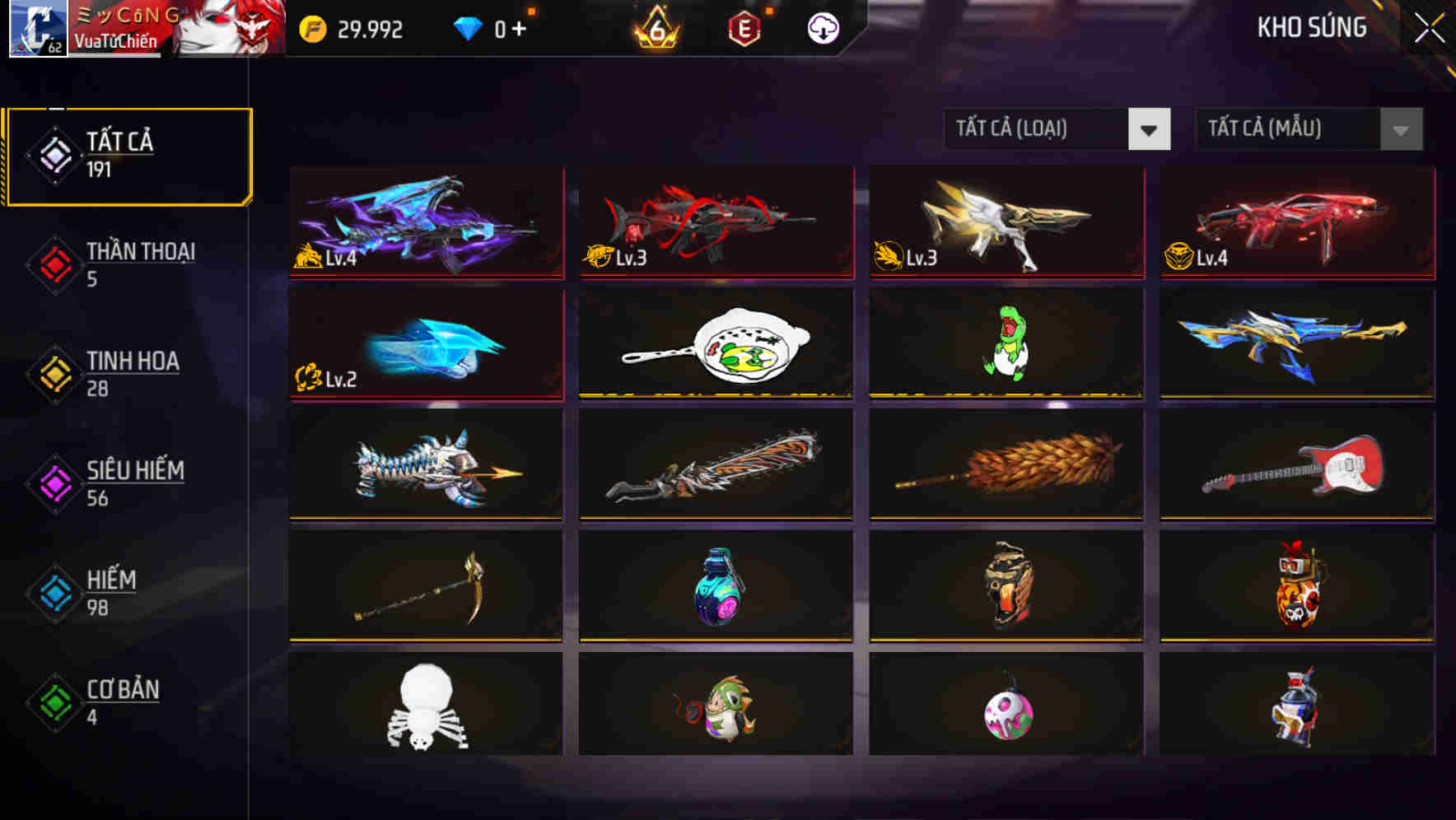Expand the TẤT CẢ (MẪU) dropdown

pos(1285,129)
